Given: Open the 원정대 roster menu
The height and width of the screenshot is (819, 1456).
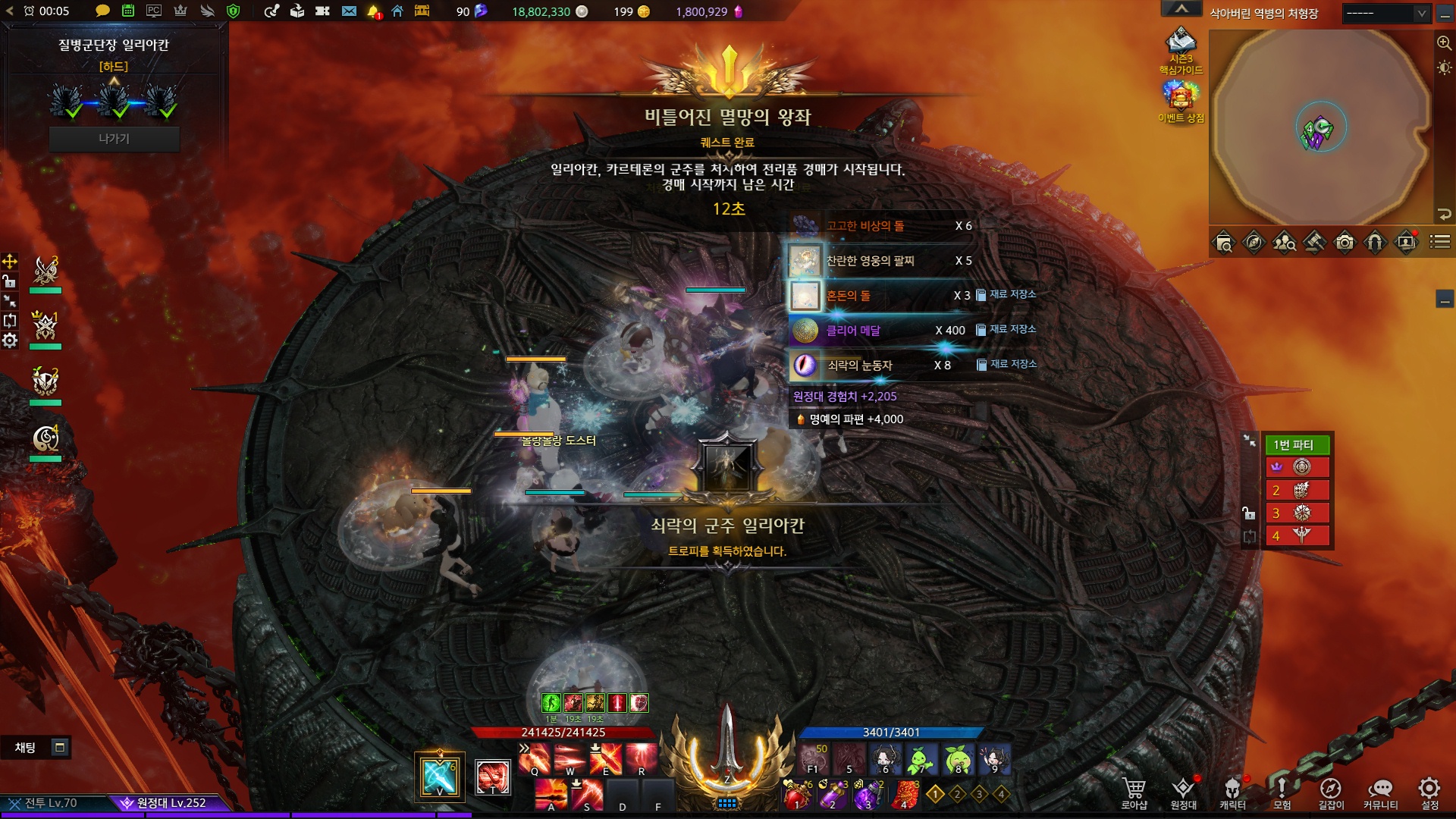Looking at the screenshot, I should [1183, 793].
